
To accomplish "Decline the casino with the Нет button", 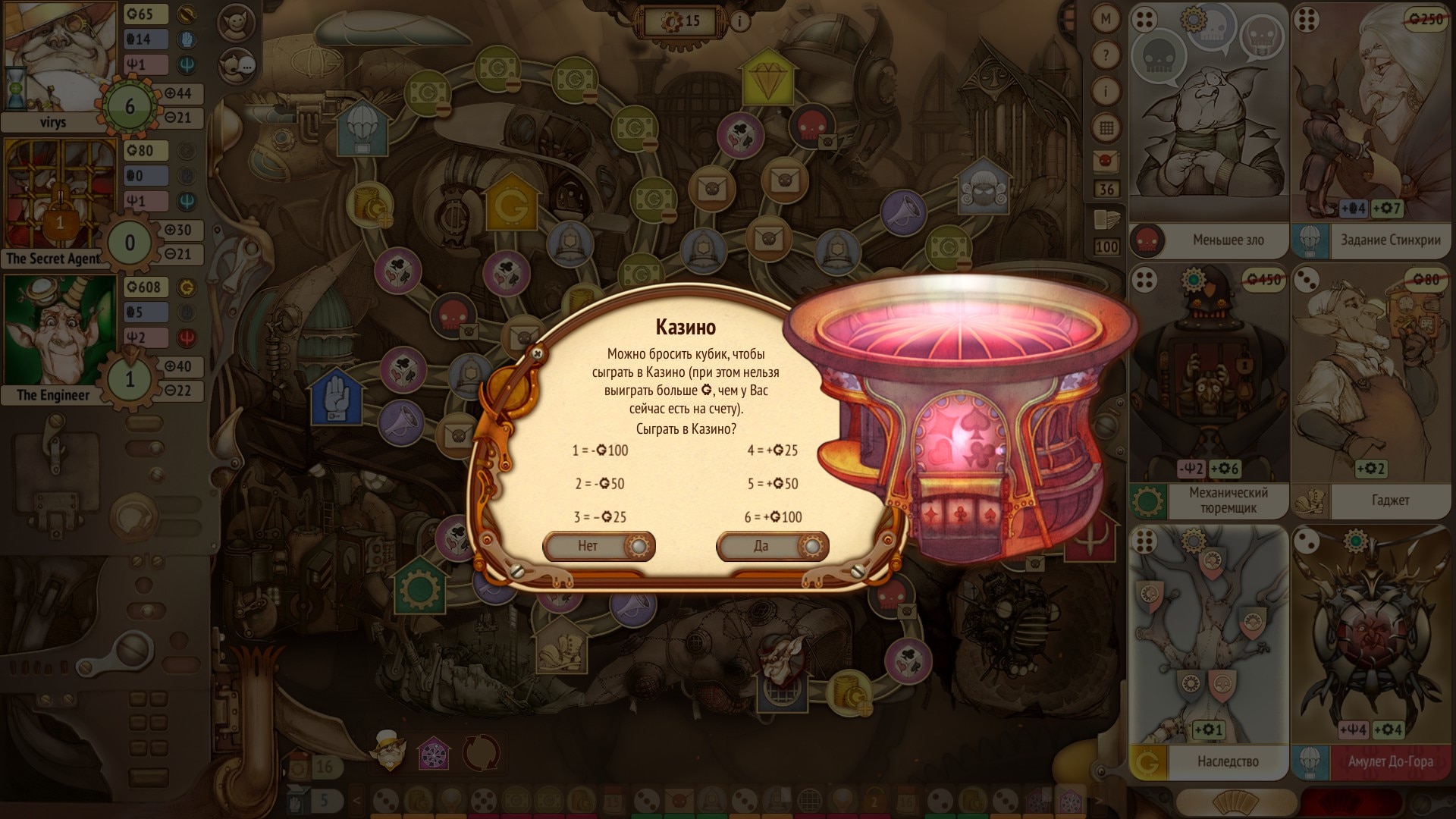I will (x=598, y=546).
